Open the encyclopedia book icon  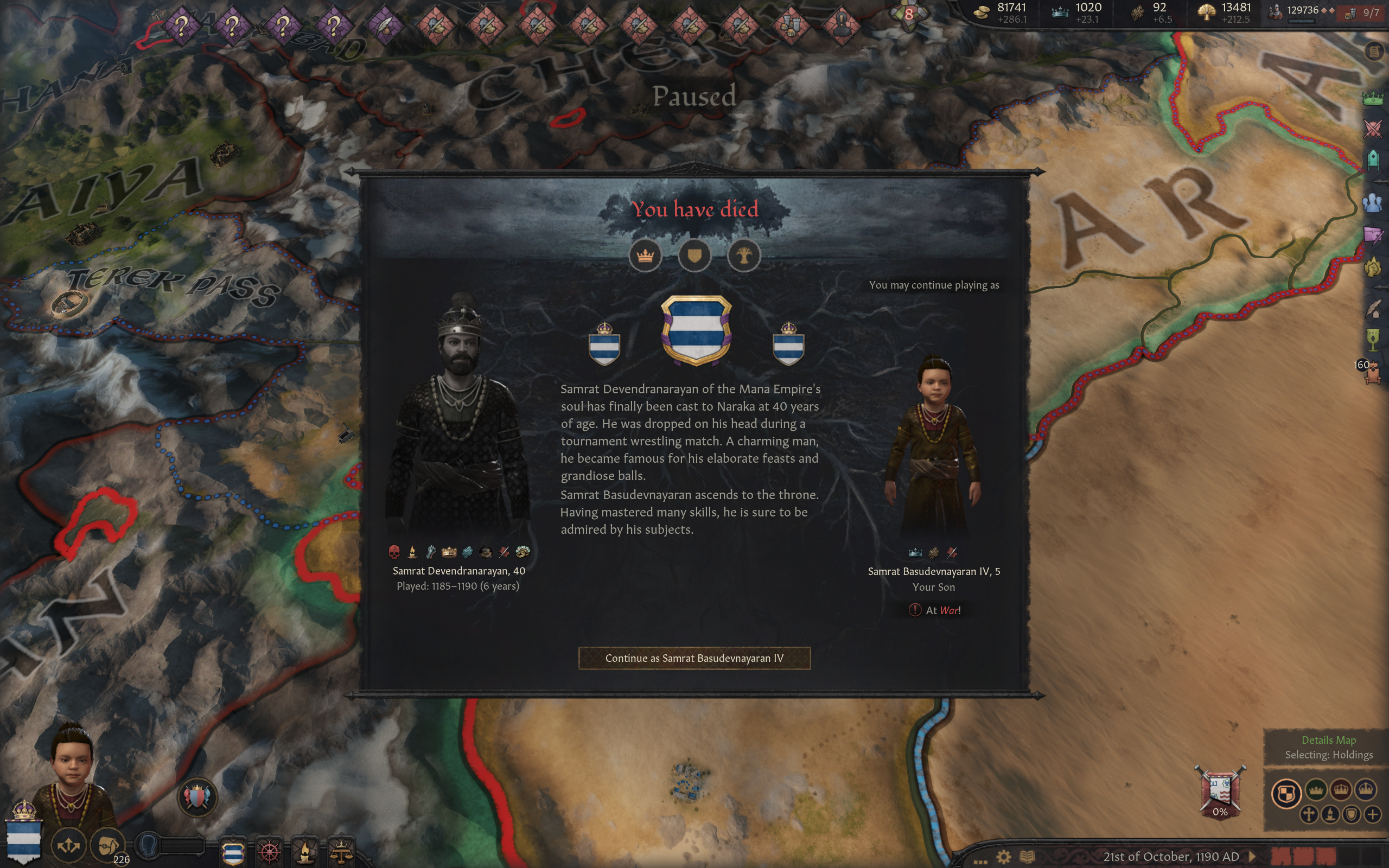(1027, 857)
